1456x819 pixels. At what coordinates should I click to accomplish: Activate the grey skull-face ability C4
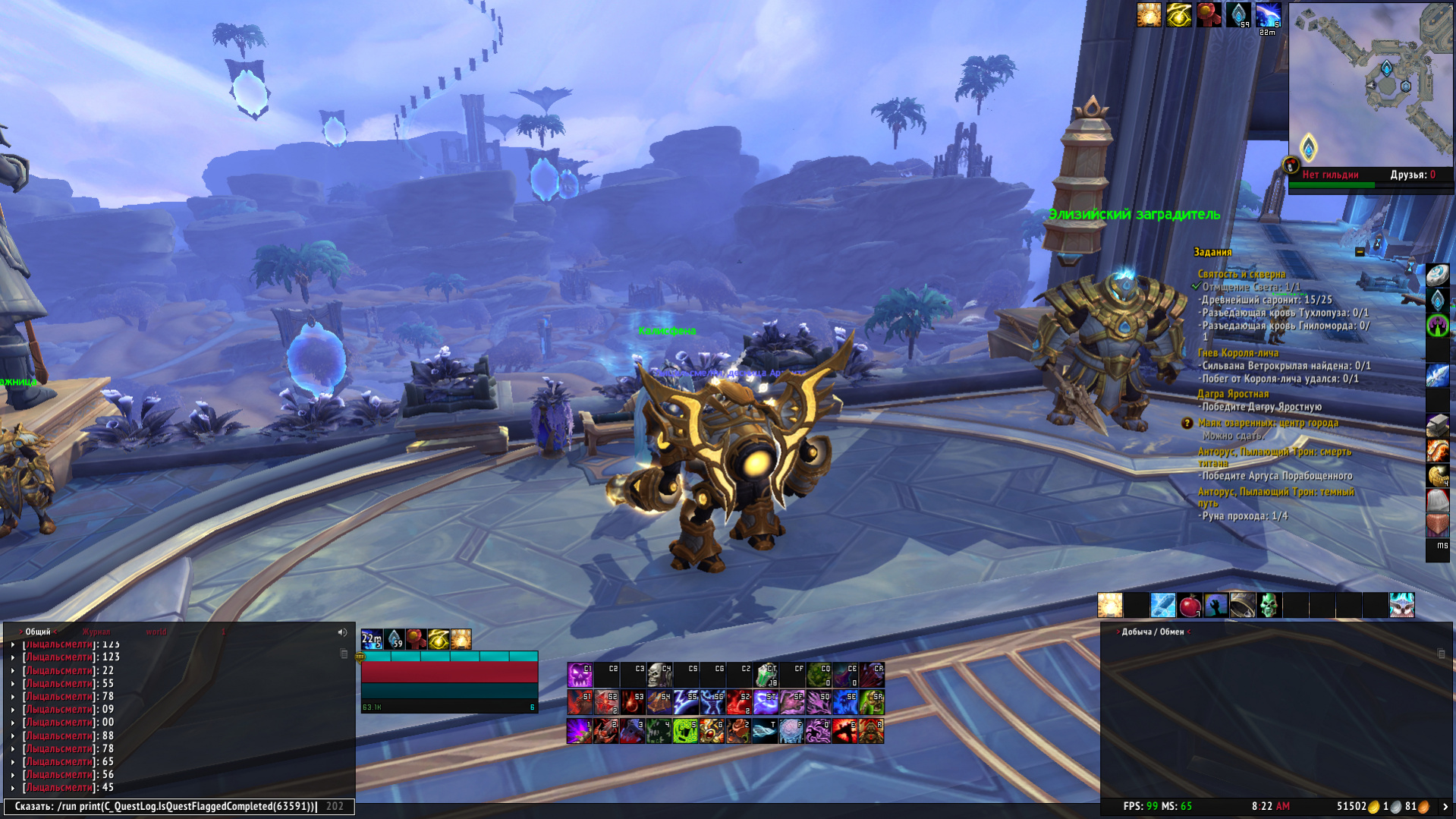pos(659,675)
